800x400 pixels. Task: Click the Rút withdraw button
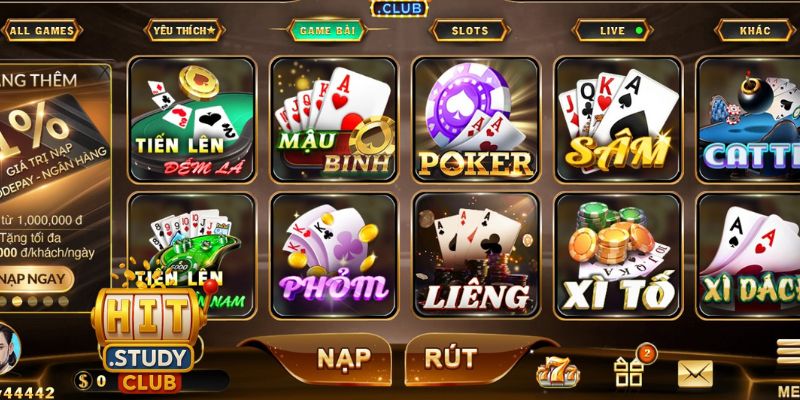[450, 357]
